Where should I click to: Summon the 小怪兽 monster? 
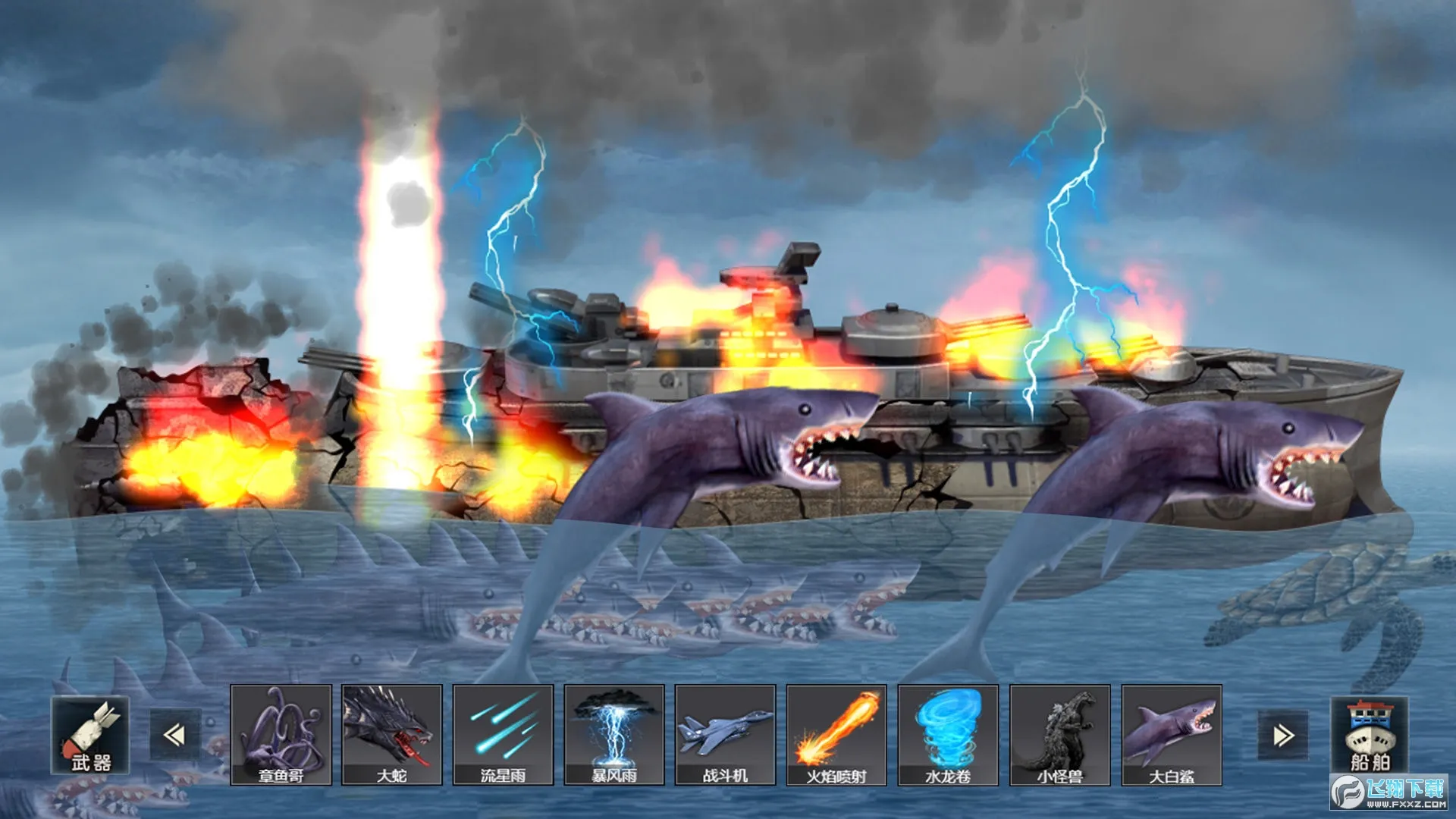[x=1059, y=734]
